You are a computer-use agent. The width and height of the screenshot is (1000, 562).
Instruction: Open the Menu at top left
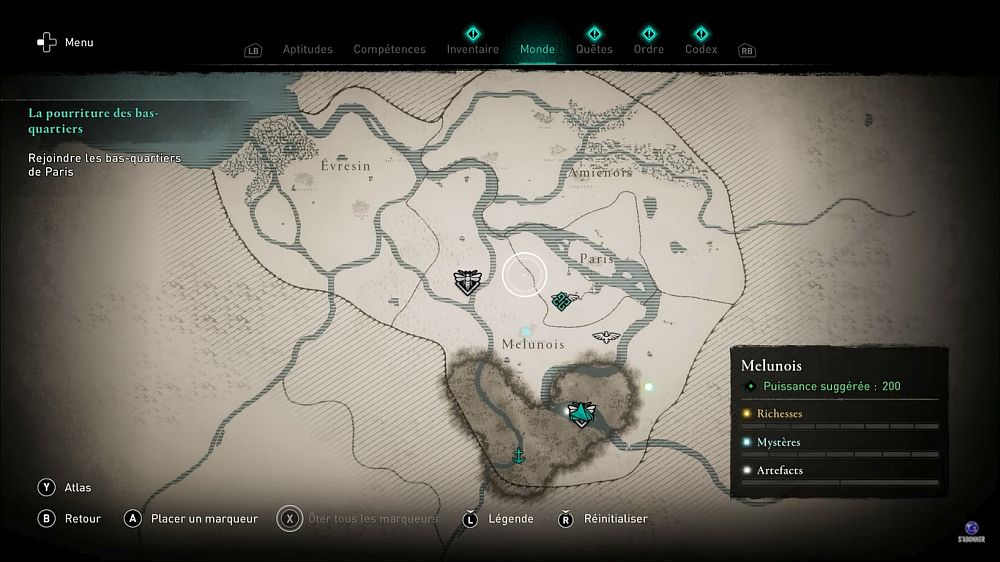tap(66, 42)
